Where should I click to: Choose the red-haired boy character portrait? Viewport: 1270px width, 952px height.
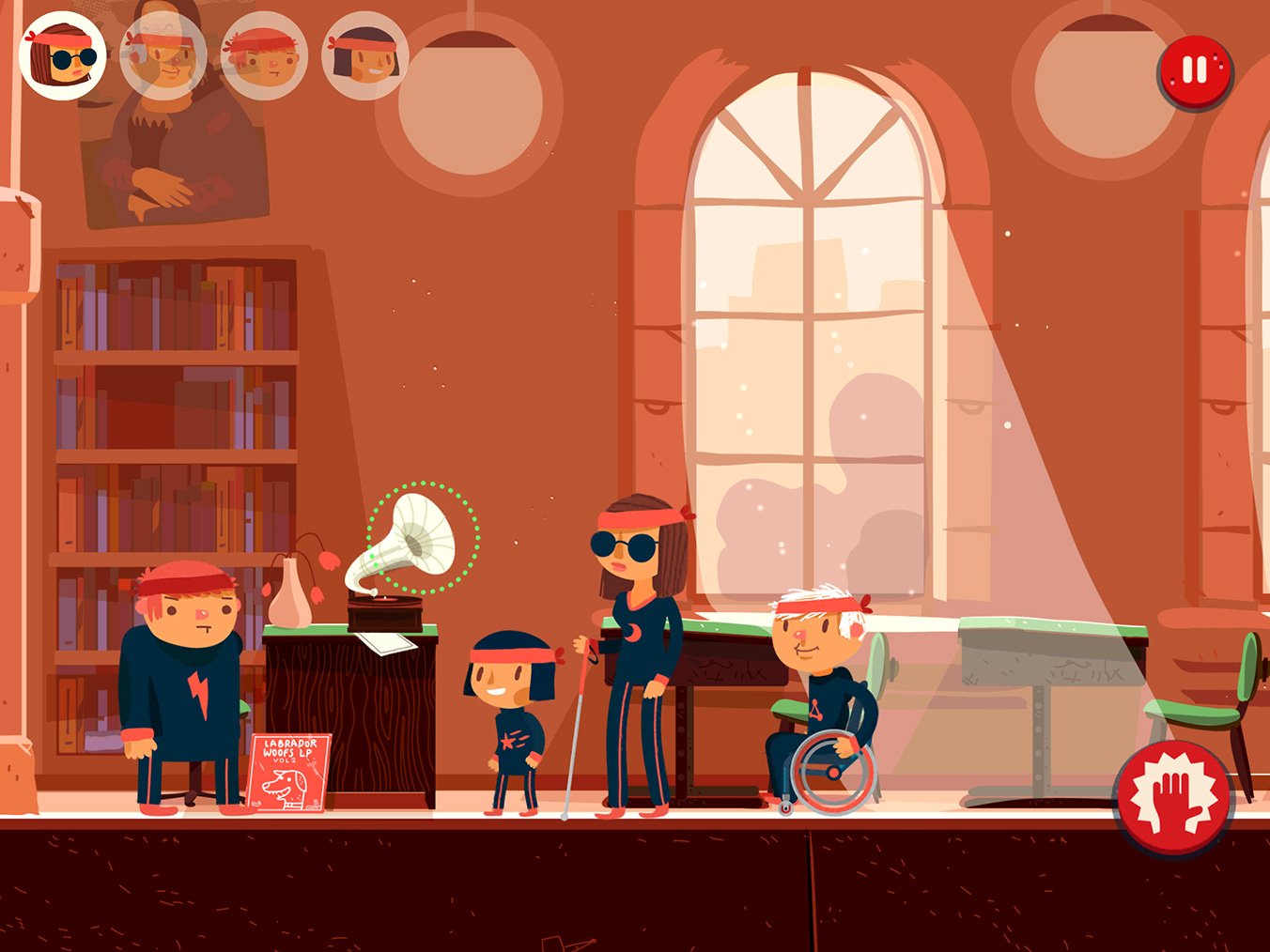tap(264, 55)
